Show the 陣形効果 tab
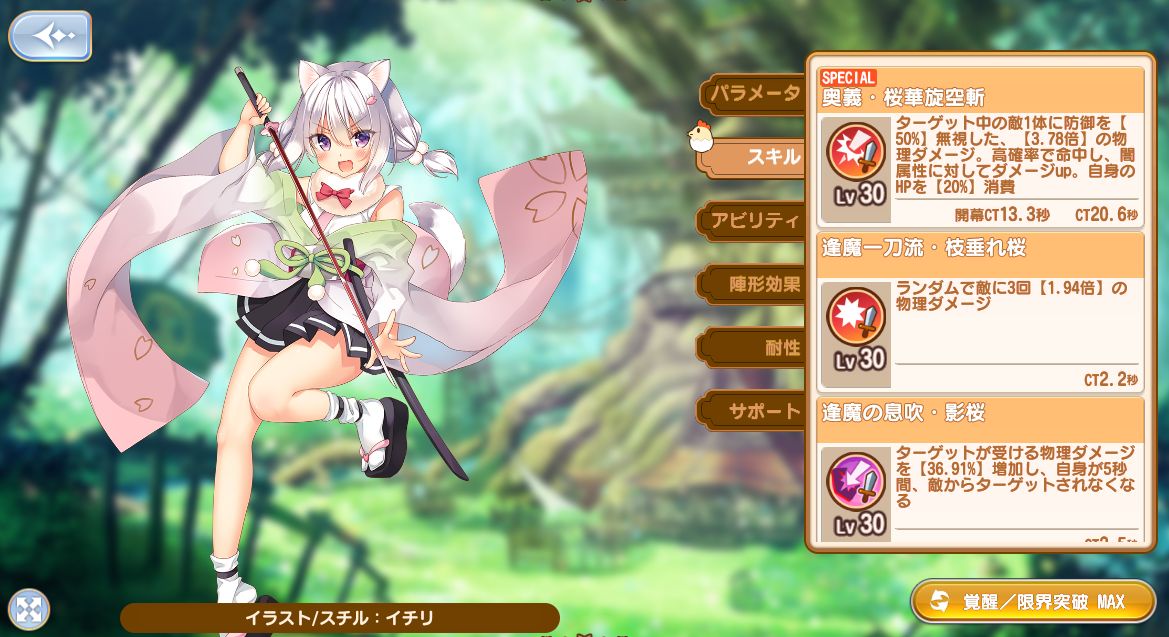The height and width of the screenshot is (637, 1169). [x=762, y=284]
